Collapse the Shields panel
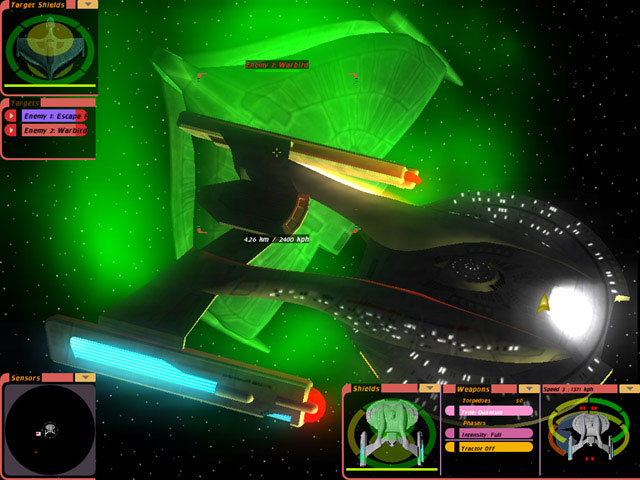 click(x=430, y=387)
